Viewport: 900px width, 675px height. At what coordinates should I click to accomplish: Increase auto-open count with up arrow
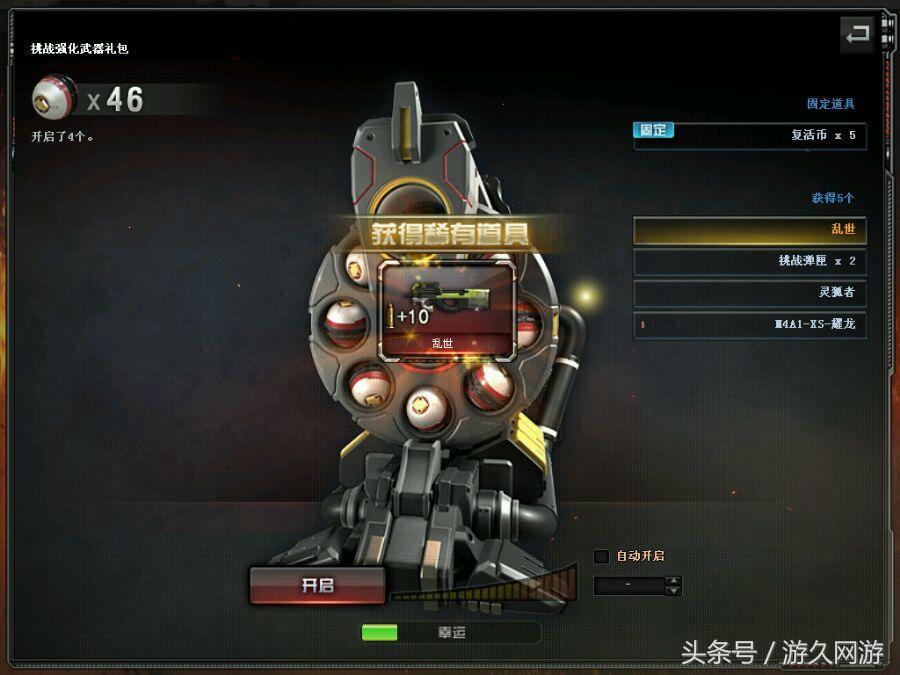(673, 580)
